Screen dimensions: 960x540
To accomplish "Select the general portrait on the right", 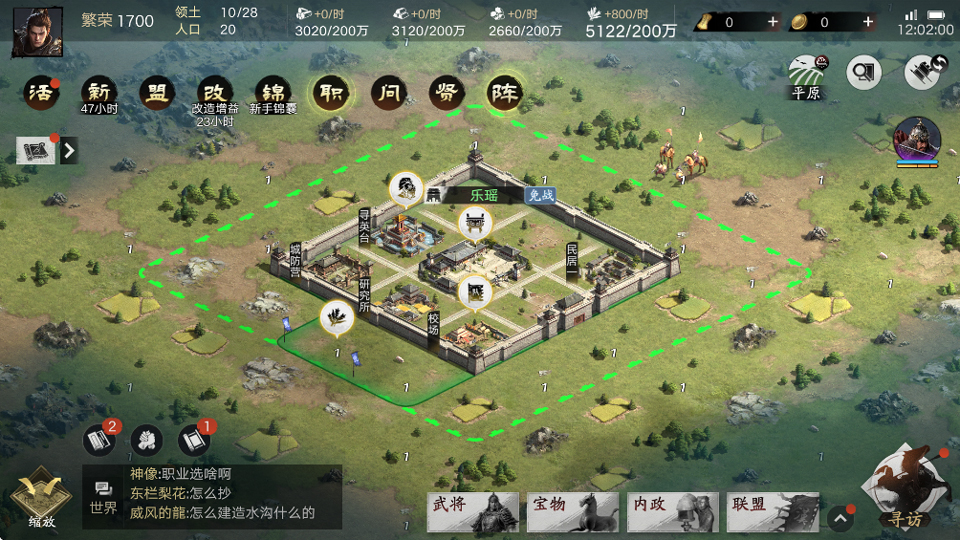I will pos(916,140).
